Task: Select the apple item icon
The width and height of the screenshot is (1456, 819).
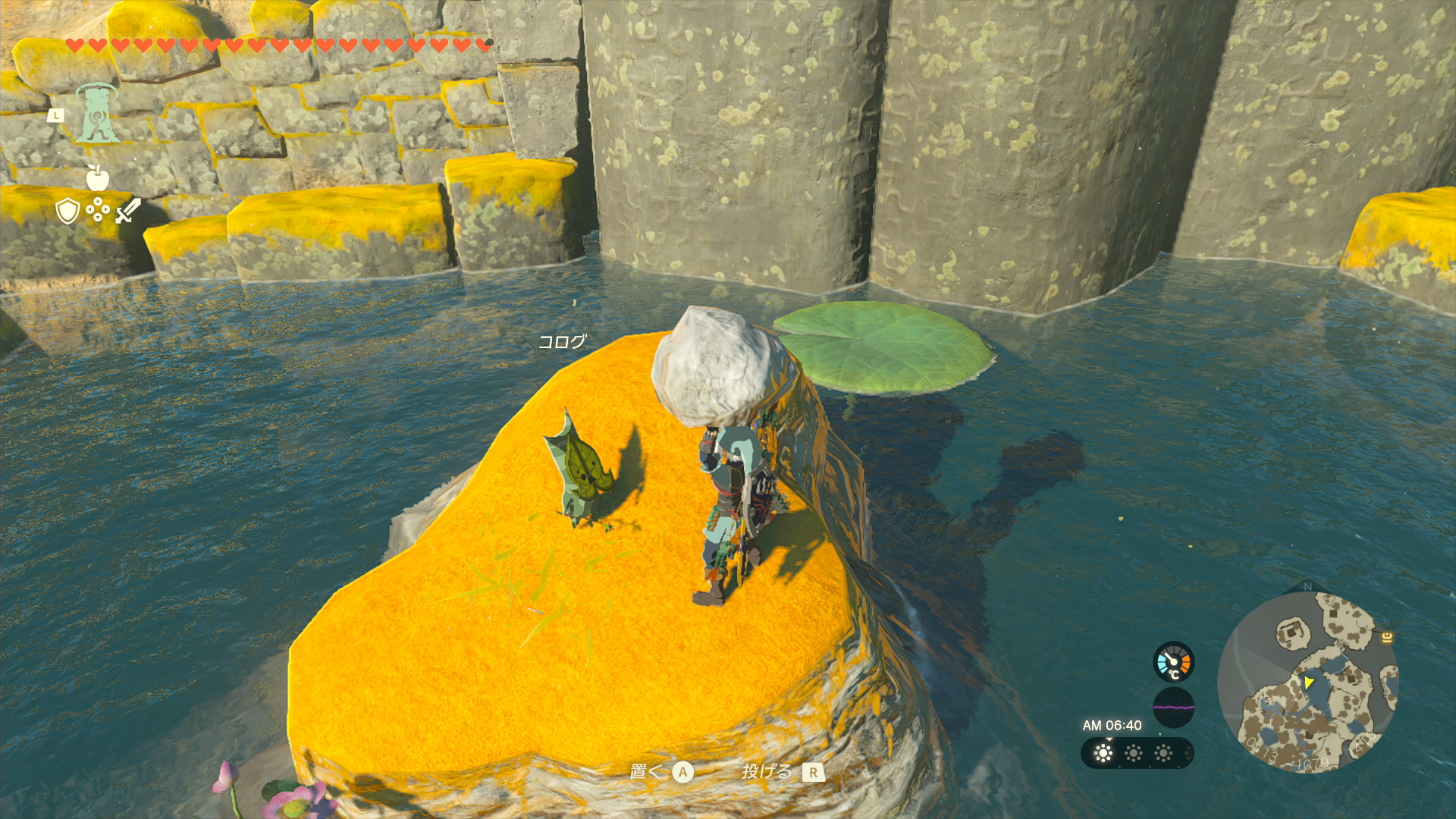Action: [x=98, y=178]
